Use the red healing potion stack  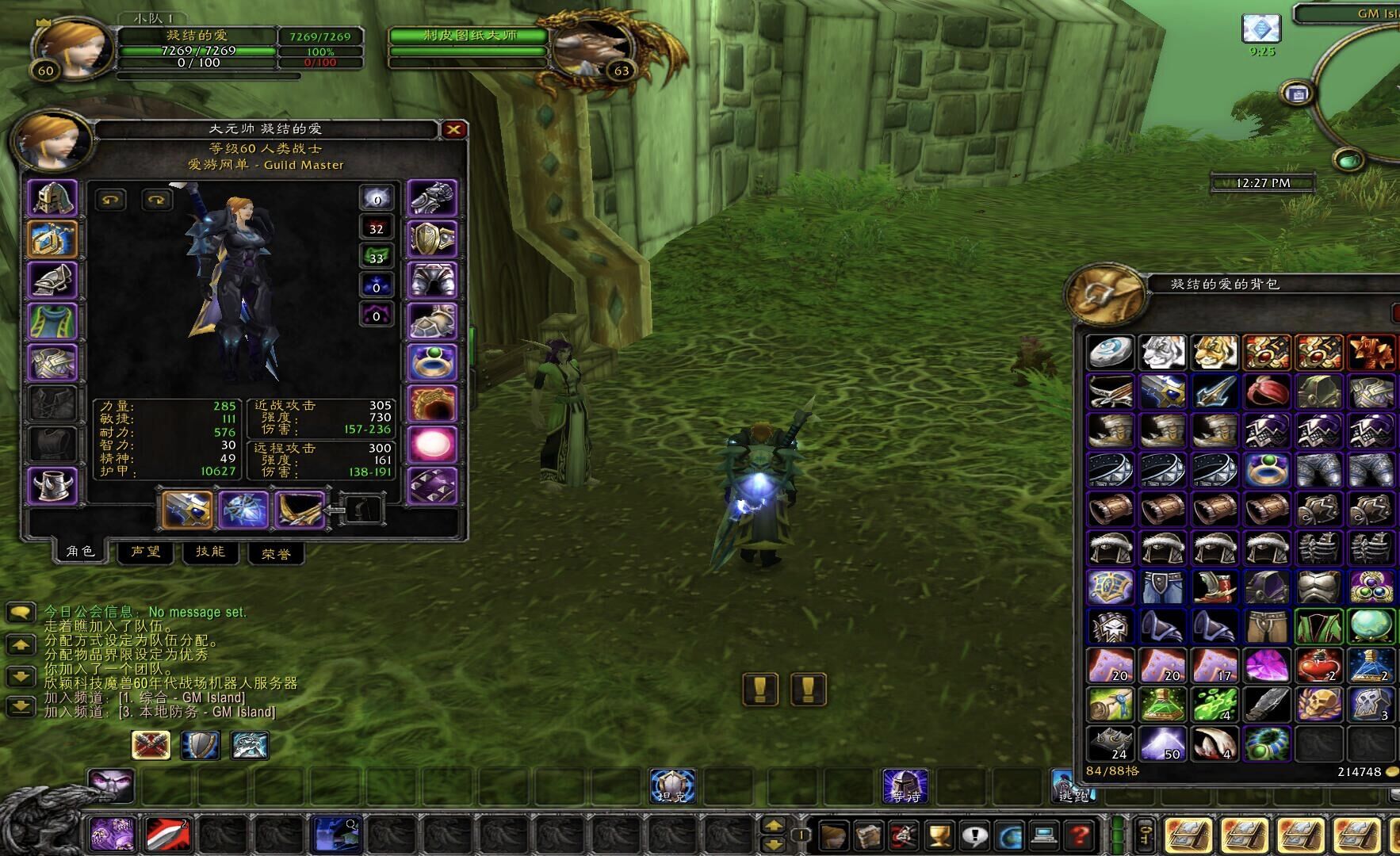1319,666
